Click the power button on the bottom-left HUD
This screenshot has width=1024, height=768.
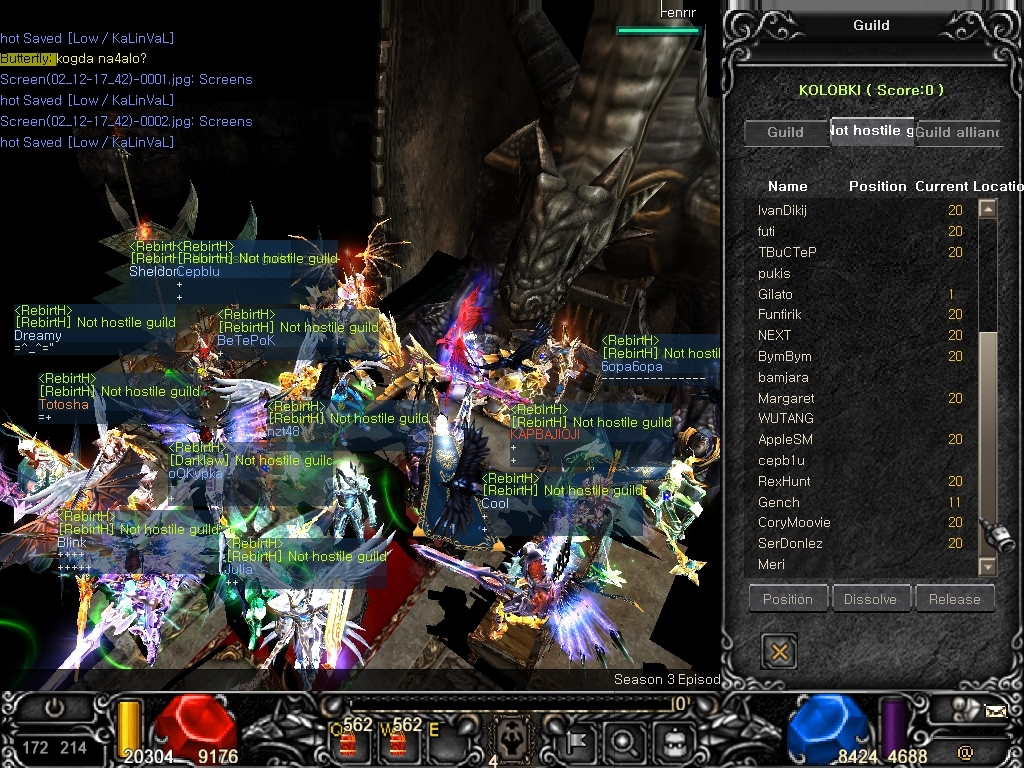(x=54, y=708)
